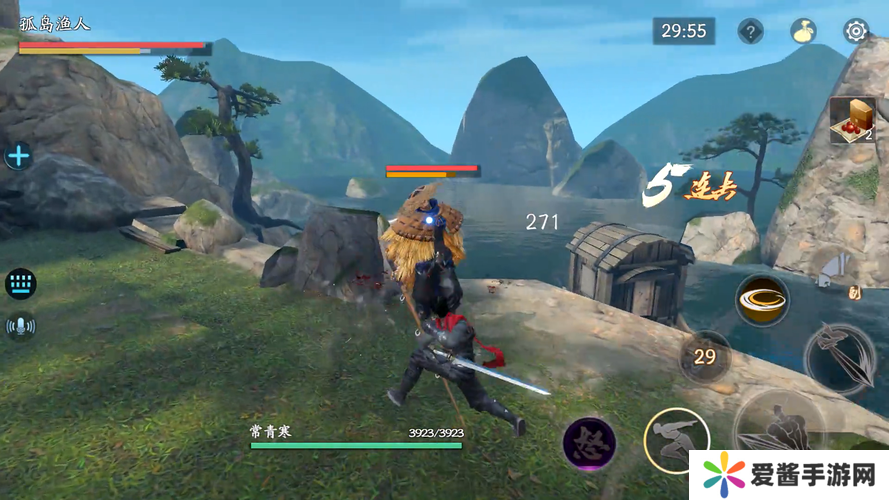Open the keyboard chat button
Image resolution: width=889 pixels, height=500 pixels.
click(20, 283)
